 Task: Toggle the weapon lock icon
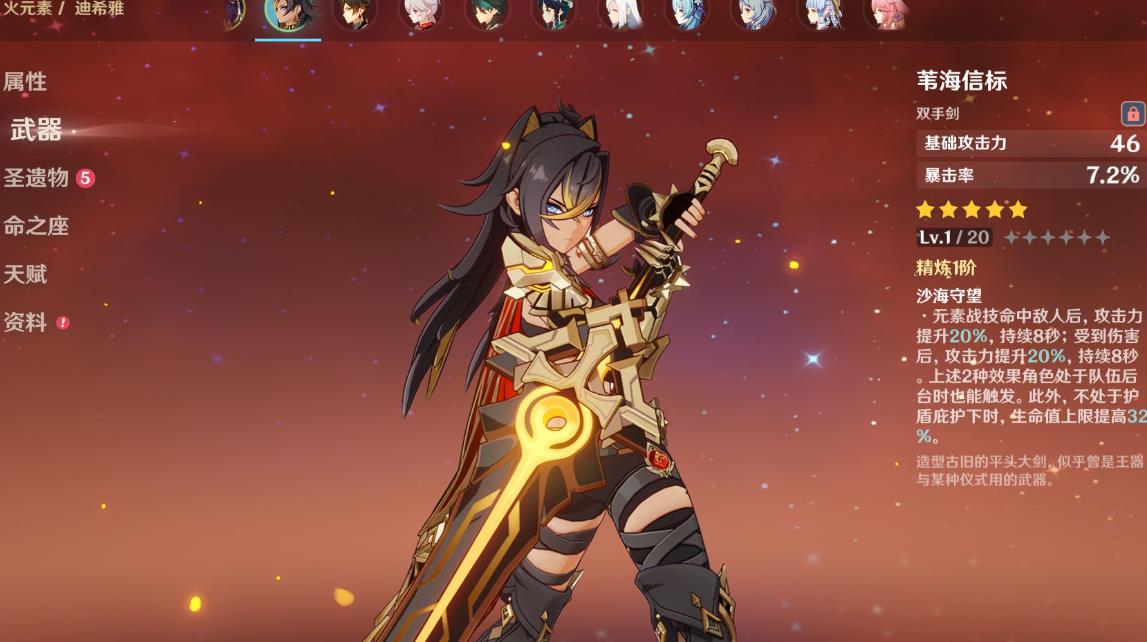1132,113
